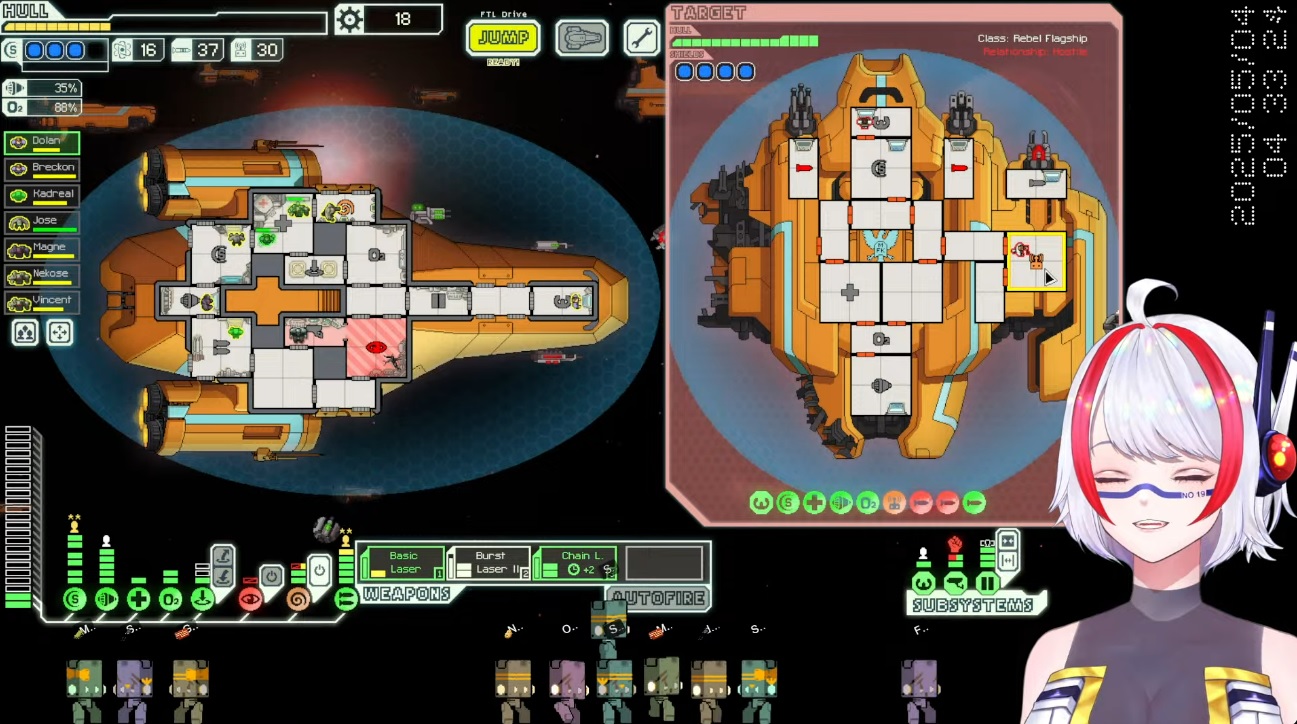Select the Burst Laser II weapon
This screenshot has height=724, width=1297.
(x=489, y=563)
